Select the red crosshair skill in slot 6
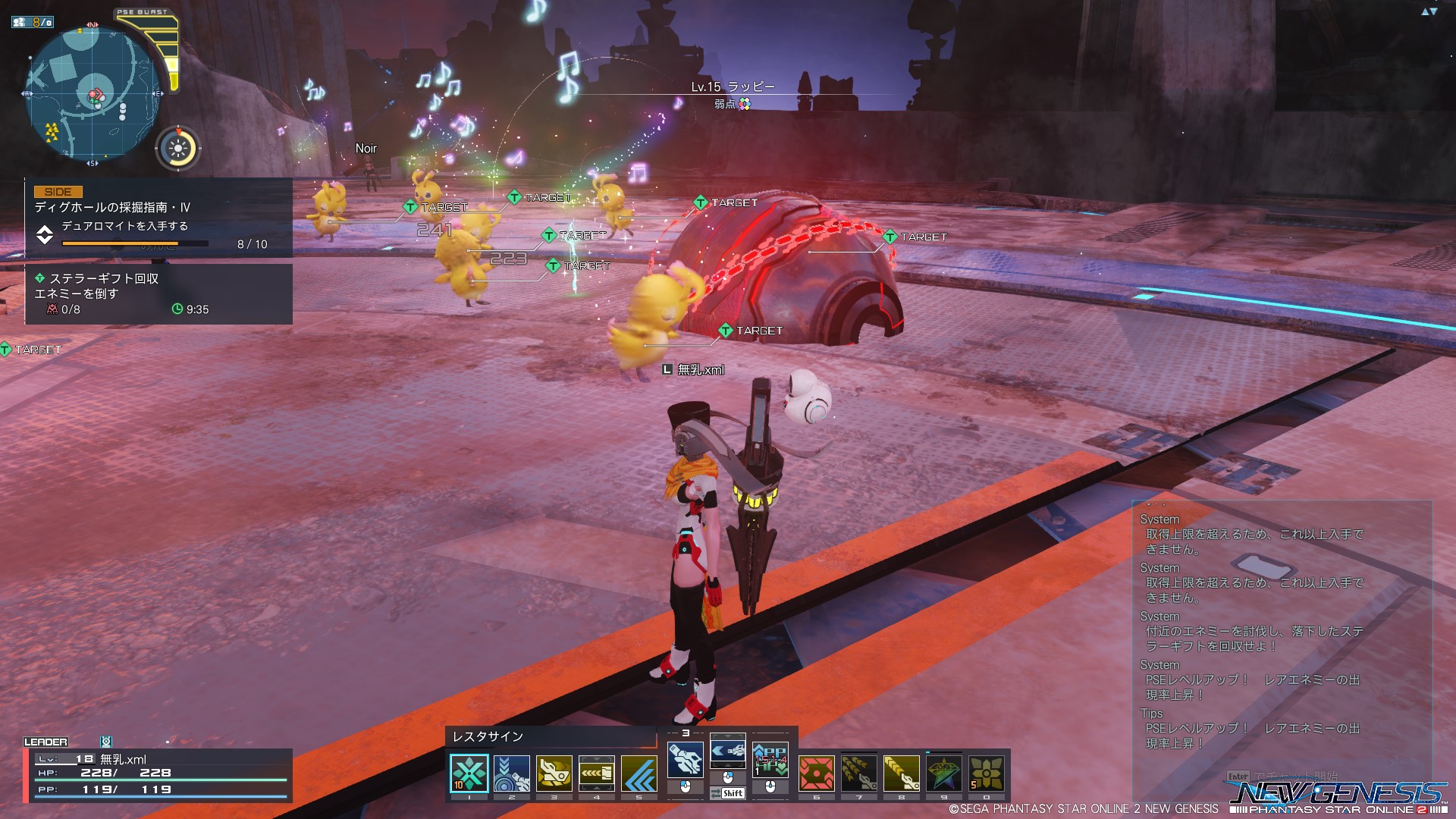This screenshot has width=1456, height=819. 817,773
